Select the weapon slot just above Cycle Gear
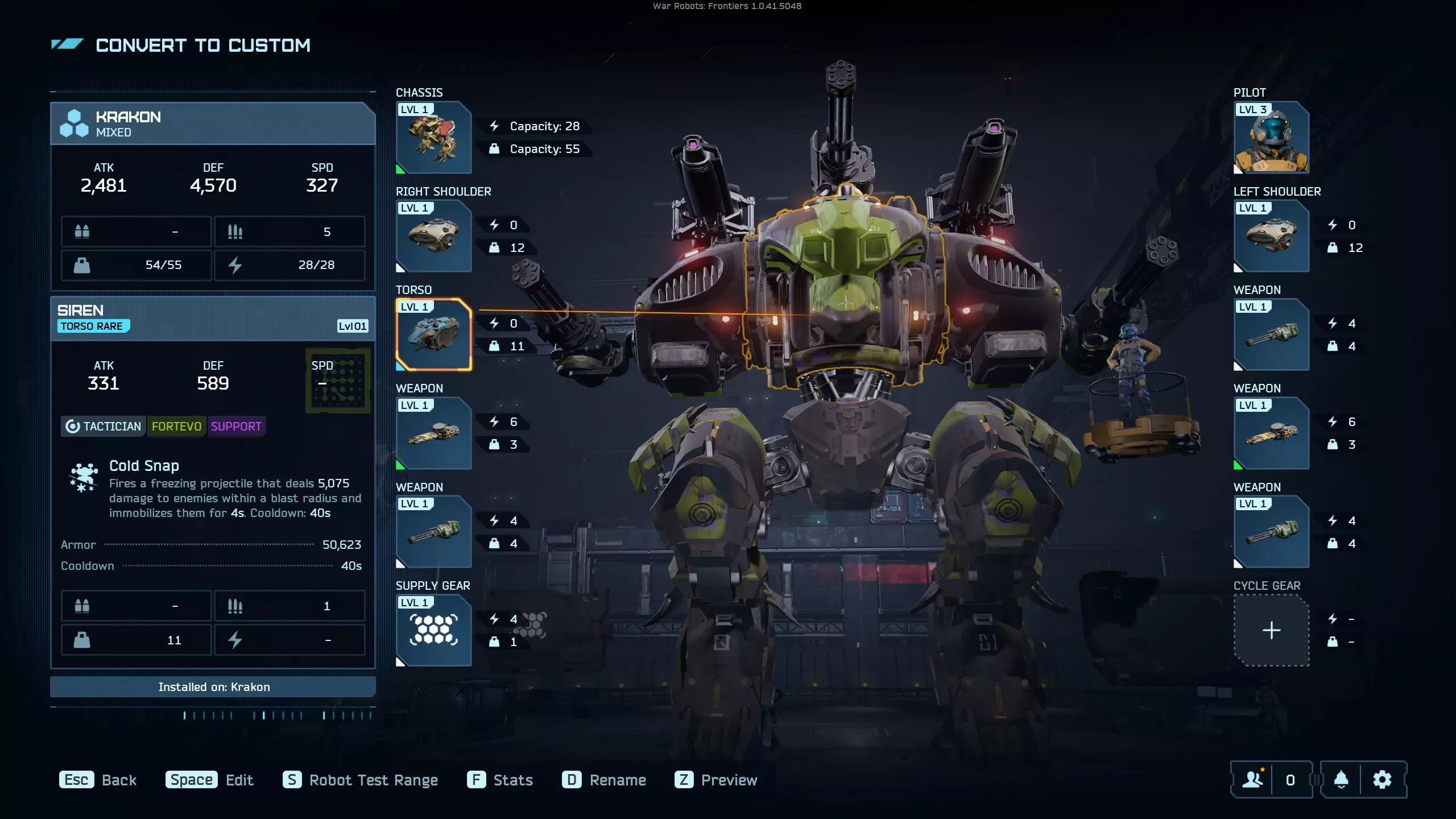Viewport: 1456px width, 819px height. (1271, 532)
